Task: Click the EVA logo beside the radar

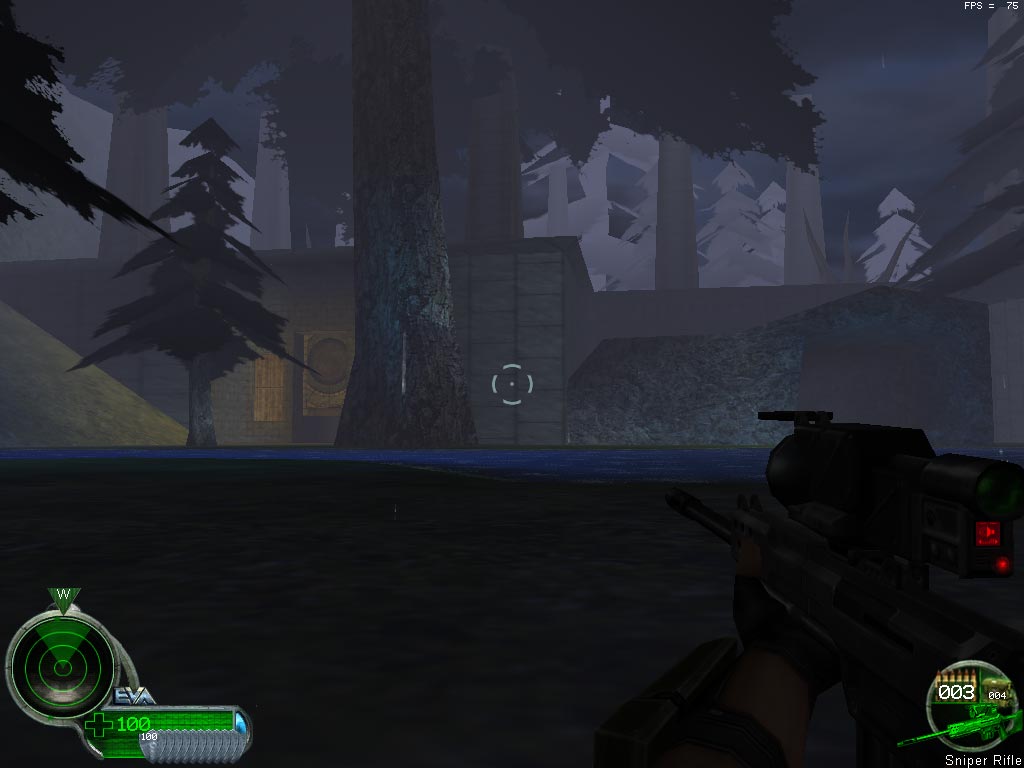Action: click(134, 696)
